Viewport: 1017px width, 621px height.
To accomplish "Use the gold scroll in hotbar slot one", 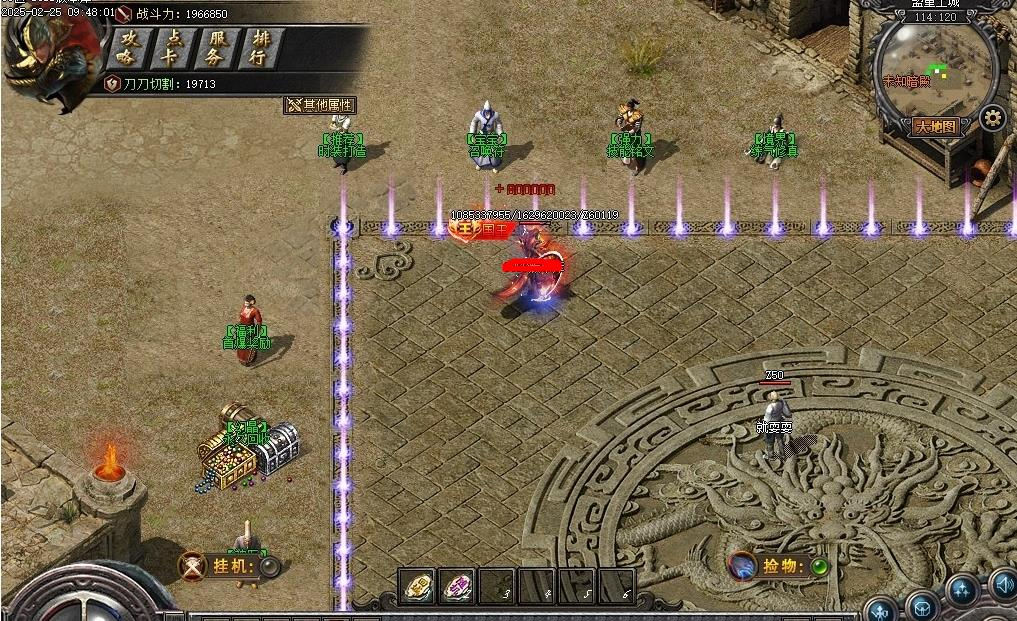I will 417,586.
